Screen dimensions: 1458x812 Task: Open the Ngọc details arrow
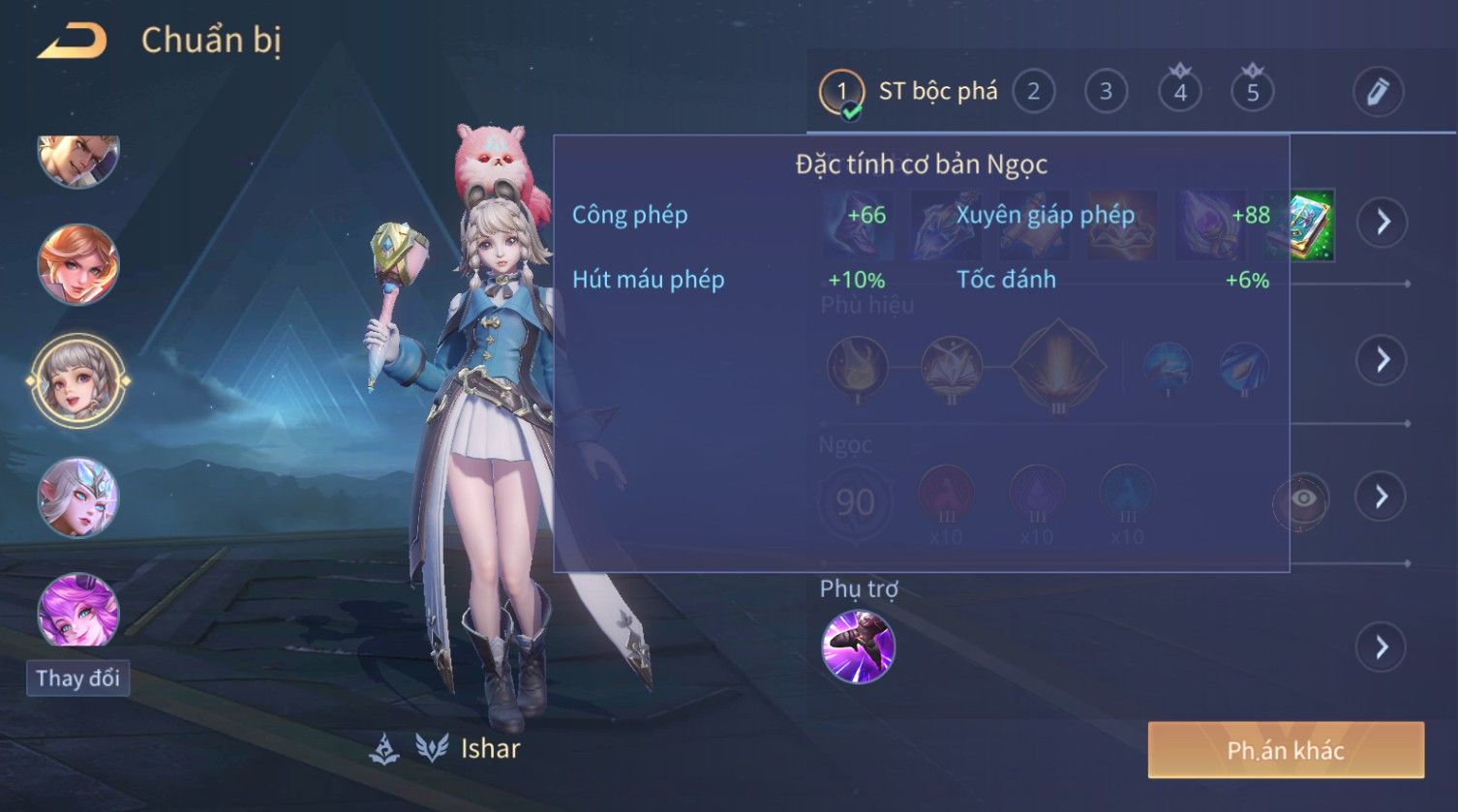click(x=1382, y=497)
